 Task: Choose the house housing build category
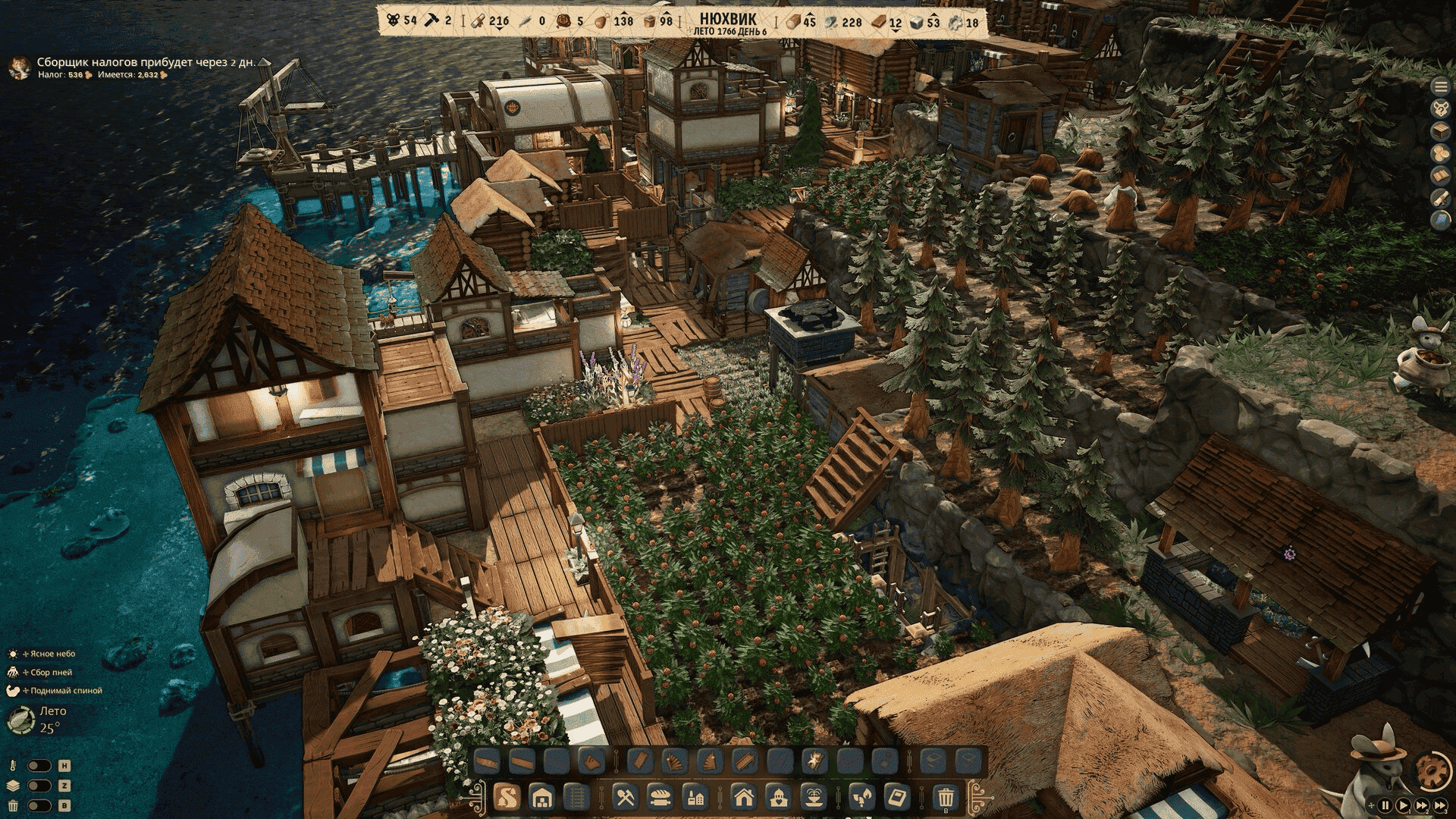(x=744, y=797)
